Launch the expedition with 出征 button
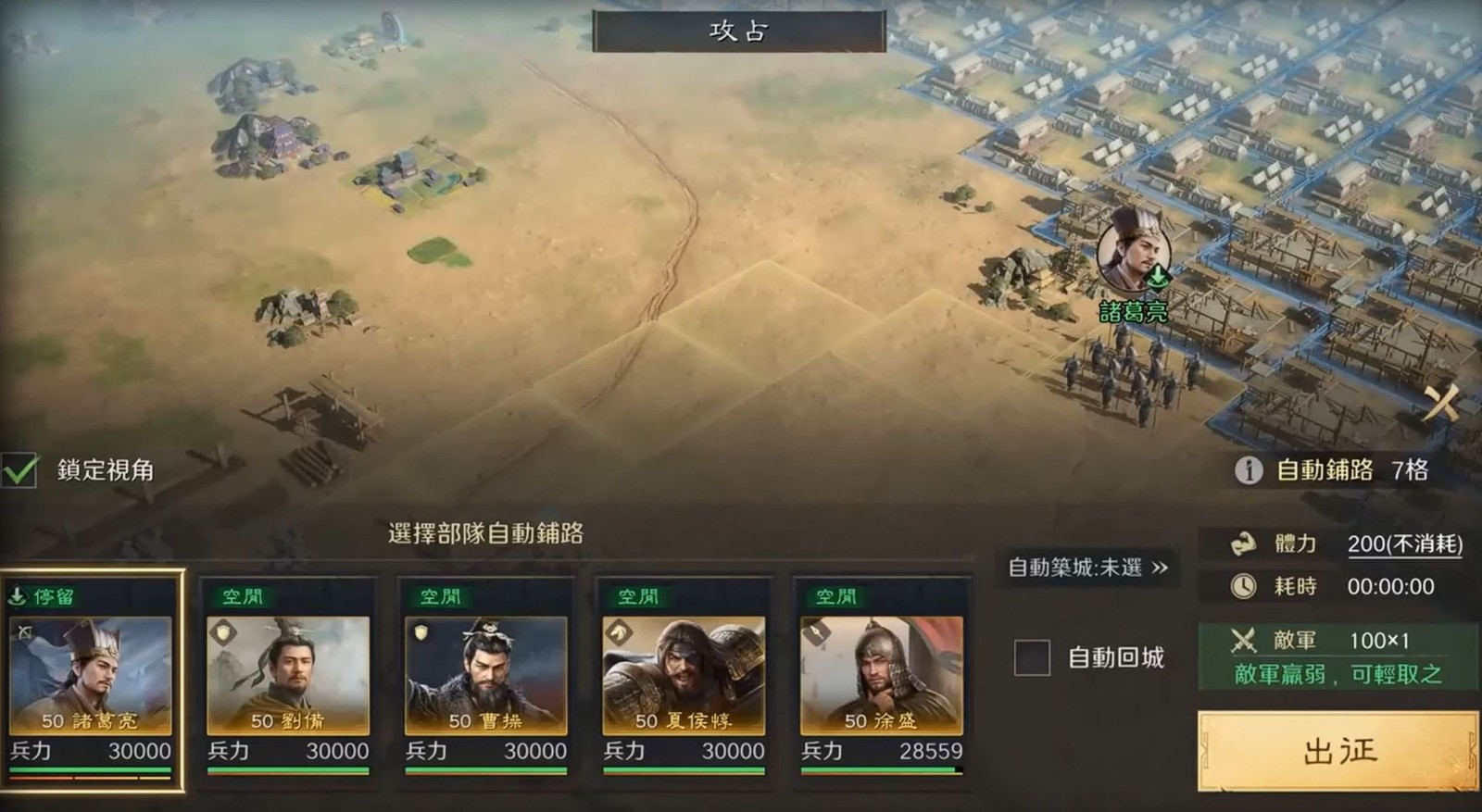This screenshot has height=812, width=1482. (x=1338, y=751)
